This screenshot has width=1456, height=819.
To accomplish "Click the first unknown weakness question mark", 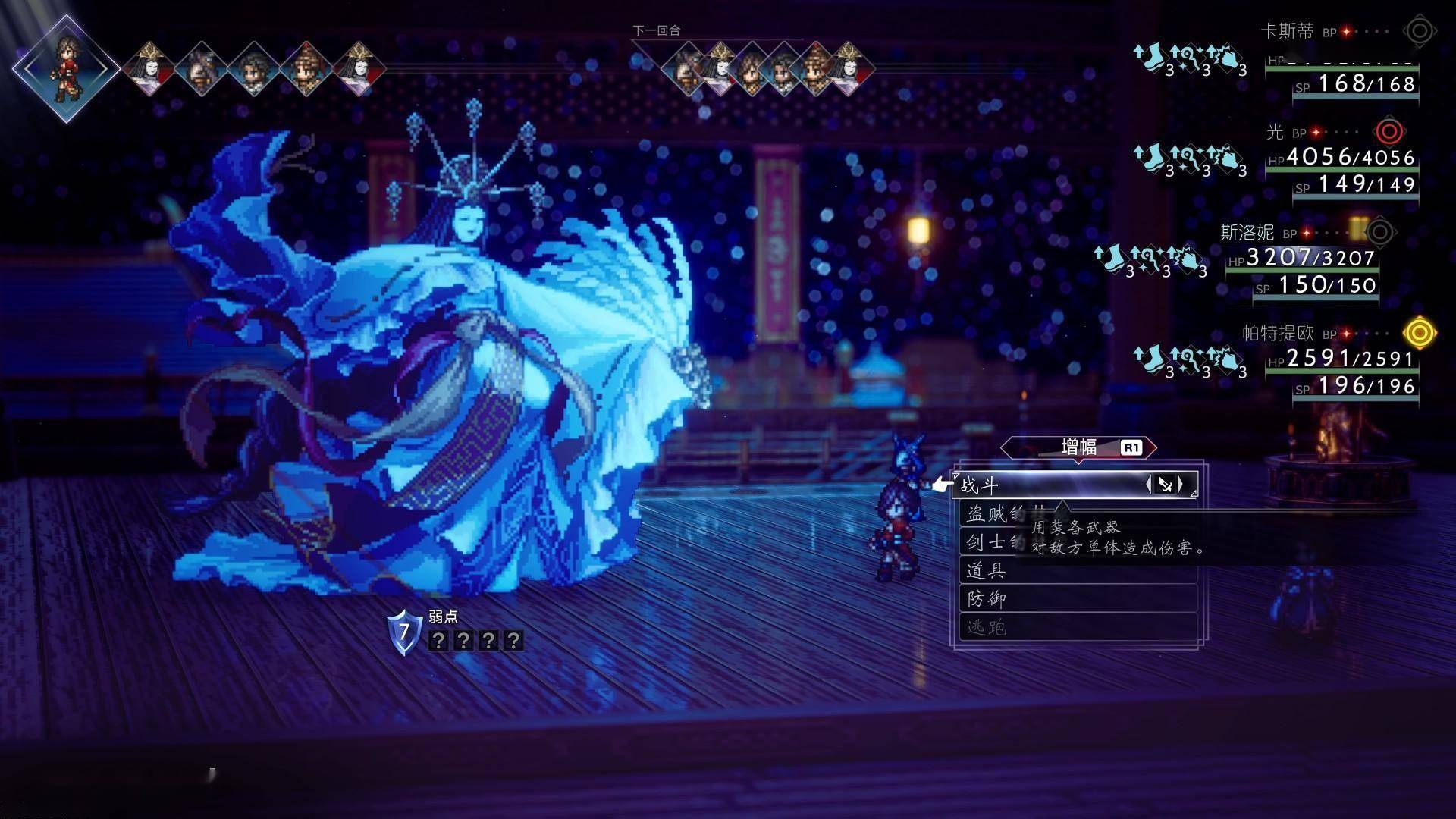I will 438,641.
